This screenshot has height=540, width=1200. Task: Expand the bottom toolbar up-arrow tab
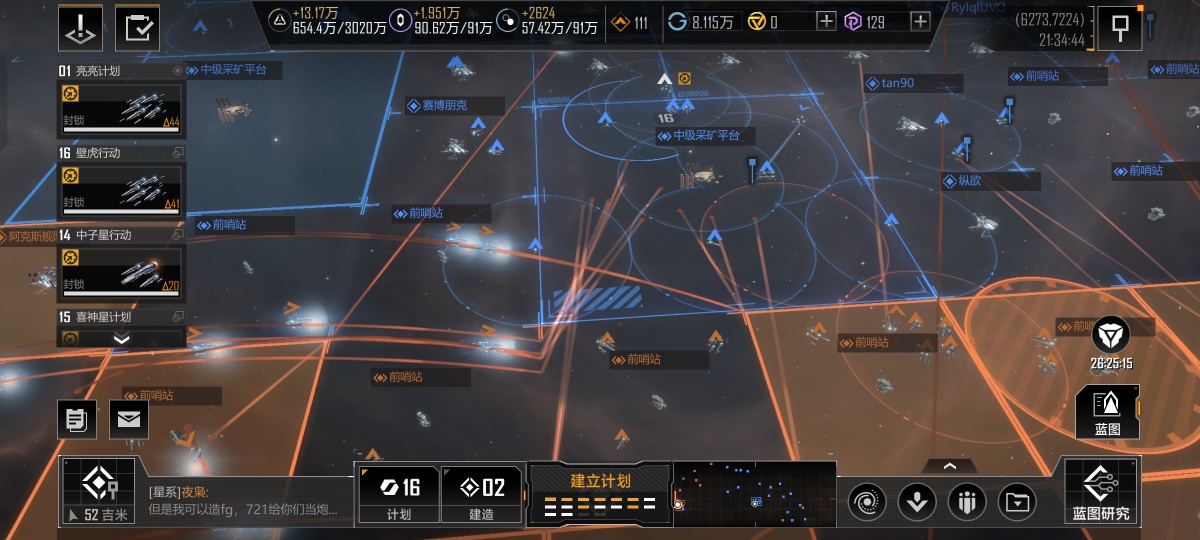pos(948,465)
